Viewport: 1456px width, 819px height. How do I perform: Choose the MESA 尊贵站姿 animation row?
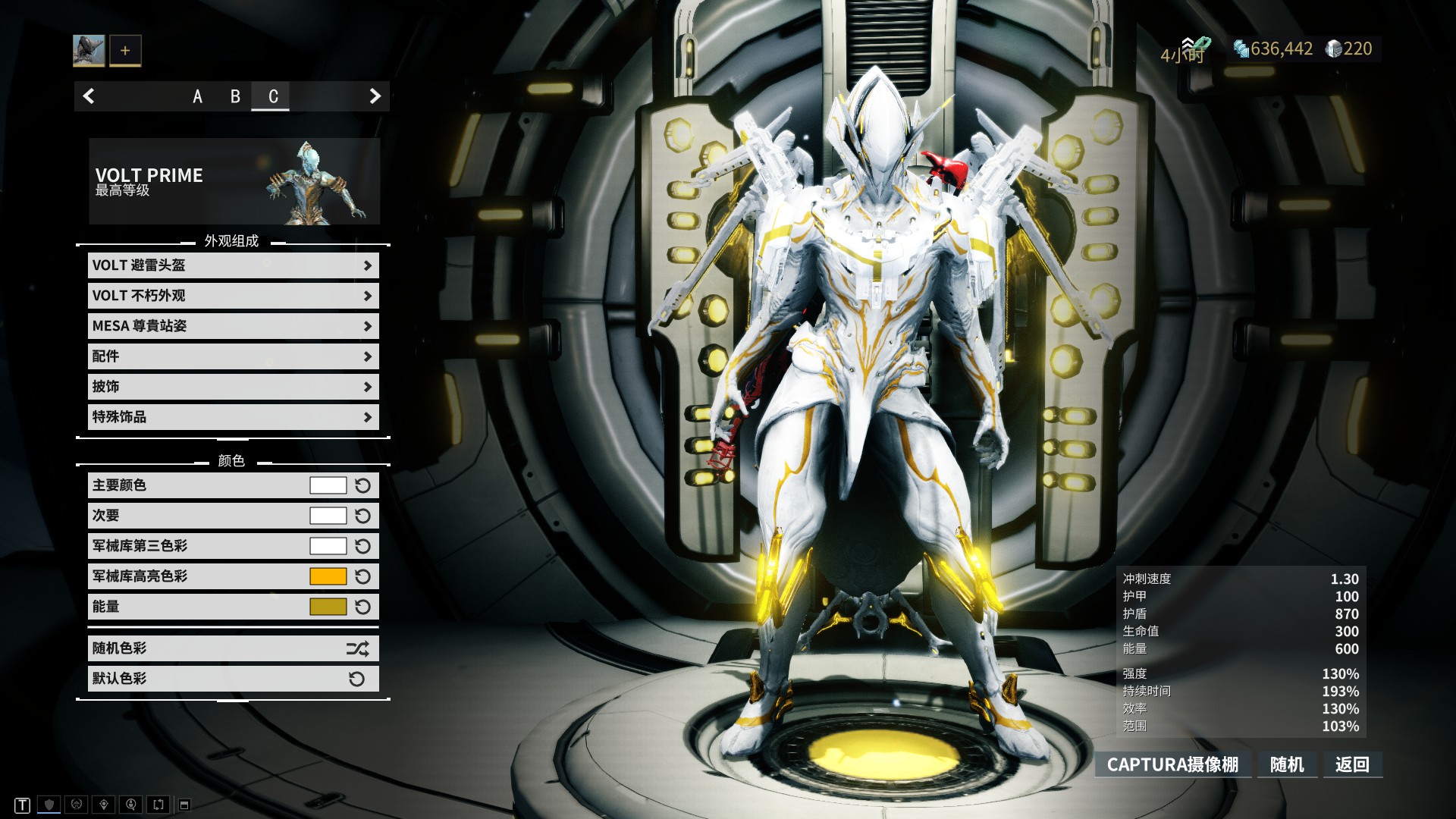233,326
